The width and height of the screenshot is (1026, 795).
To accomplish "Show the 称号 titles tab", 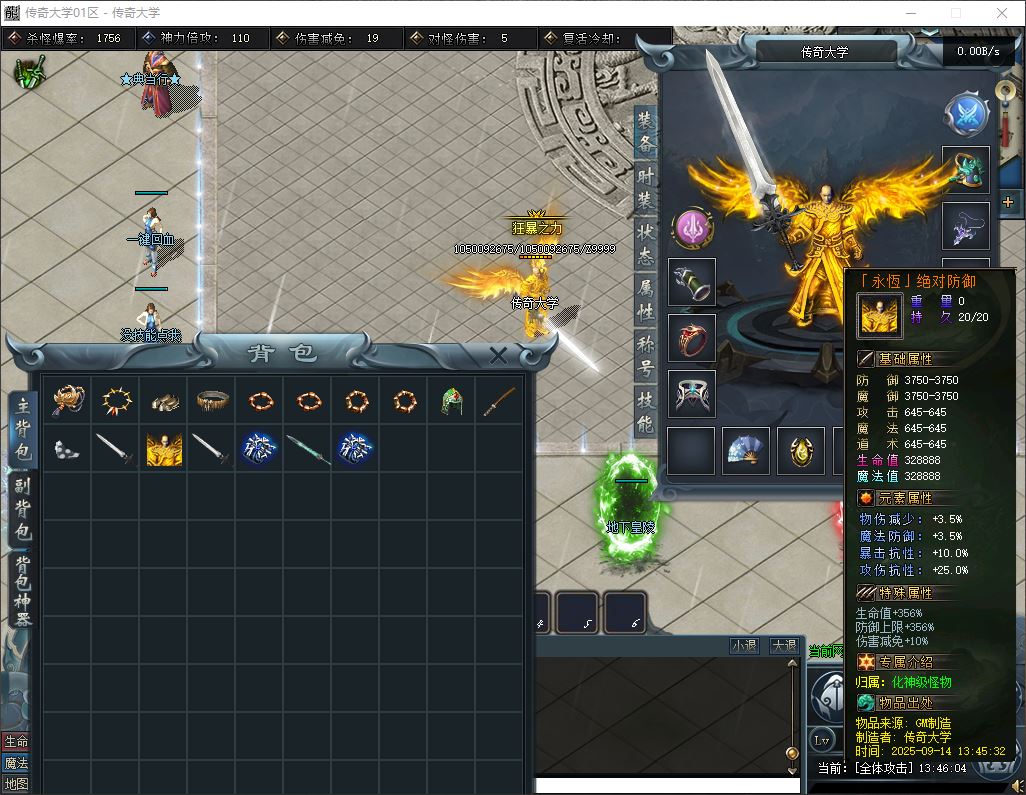I will click(x=646, y=356).
